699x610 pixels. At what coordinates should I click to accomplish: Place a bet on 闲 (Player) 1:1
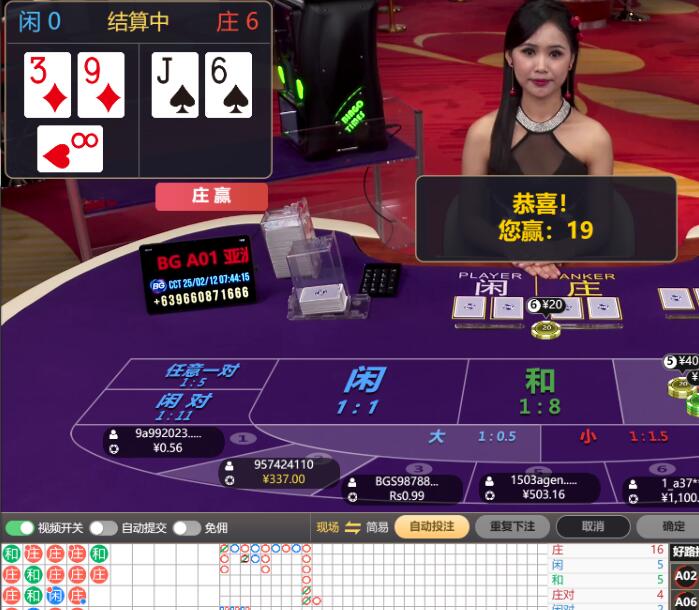[363, 390]
